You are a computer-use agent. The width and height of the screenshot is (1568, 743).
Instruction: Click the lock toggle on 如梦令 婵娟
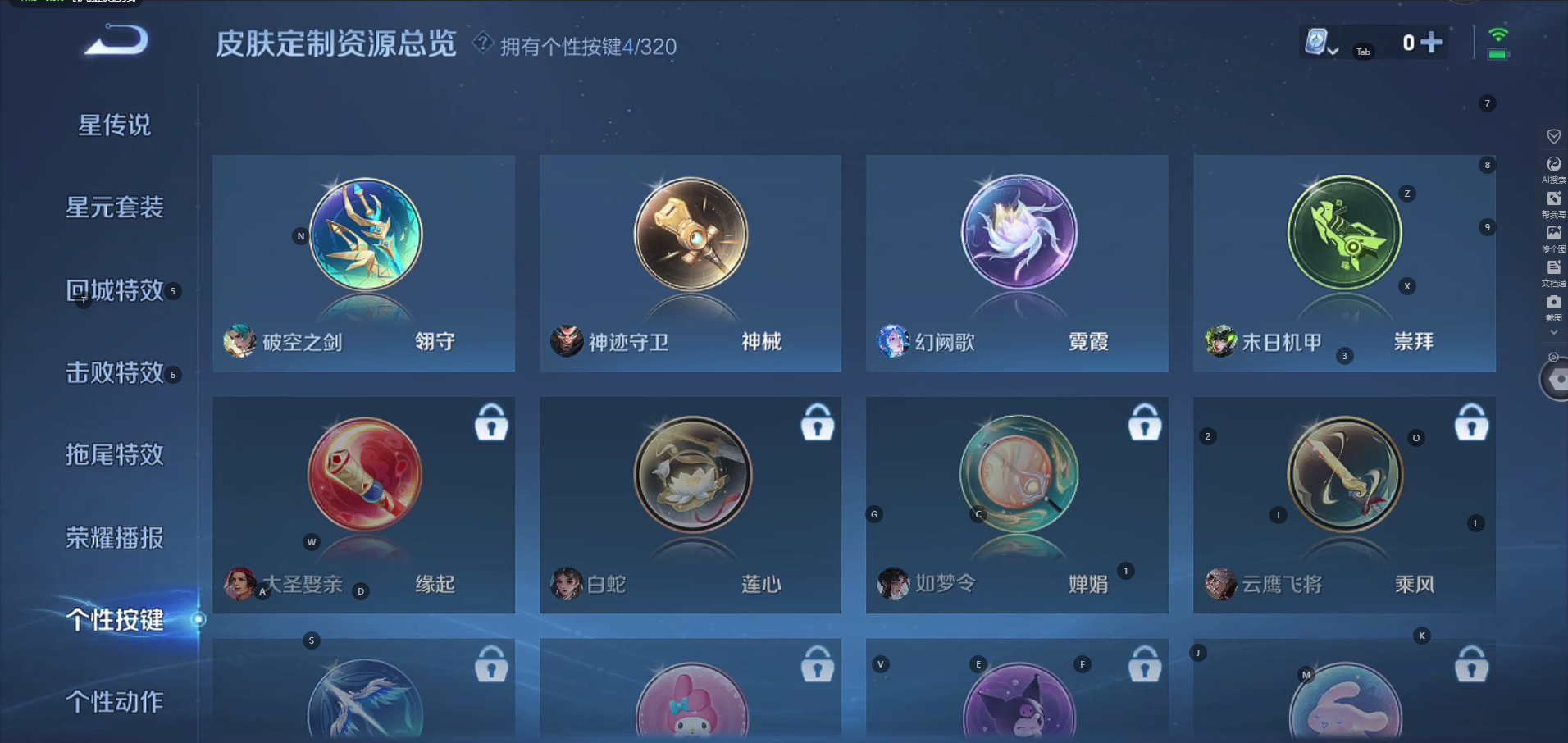(x=1144, y=423)
